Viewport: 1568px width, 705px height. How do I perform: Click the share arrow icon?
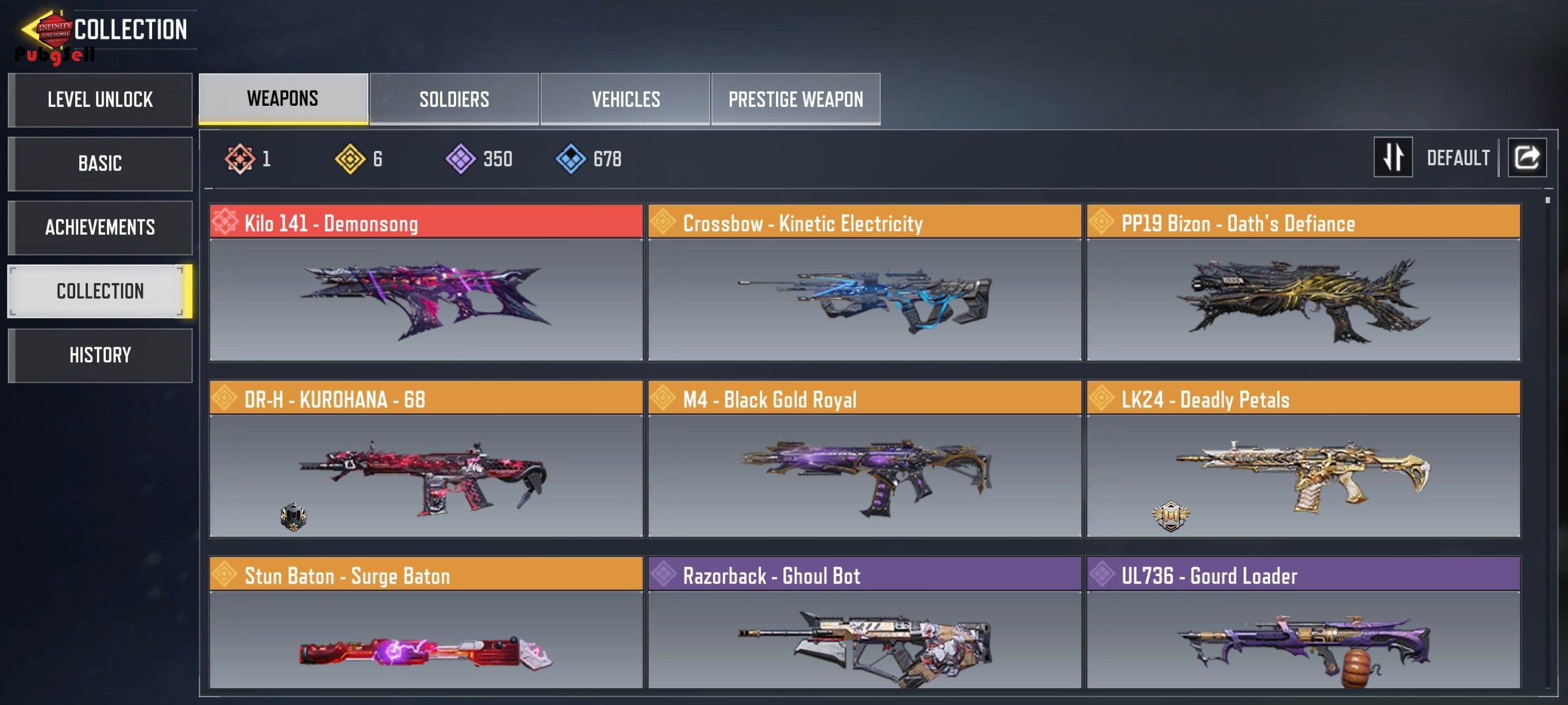tap(1526, 158)
